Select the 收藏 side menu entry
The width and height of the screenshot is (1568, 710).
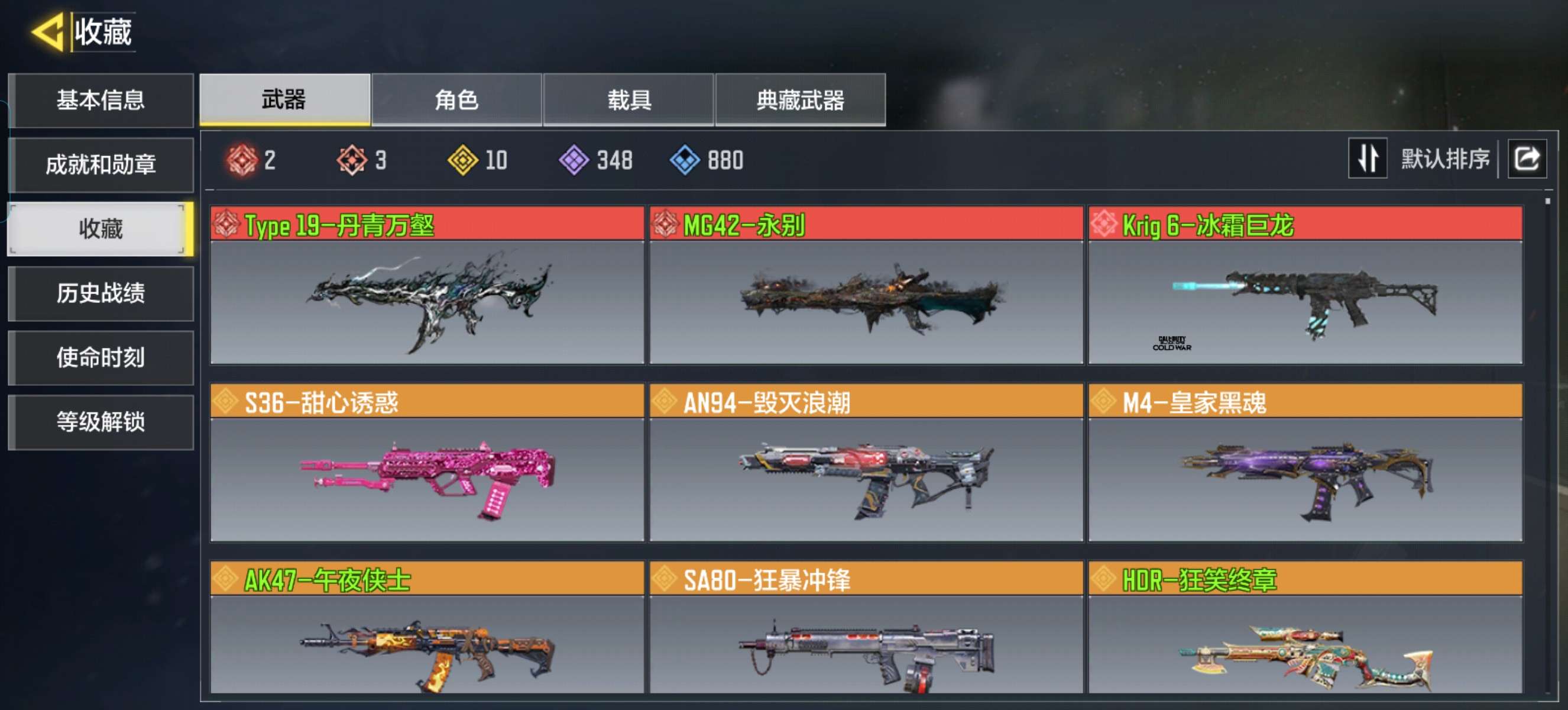[101, 229]
